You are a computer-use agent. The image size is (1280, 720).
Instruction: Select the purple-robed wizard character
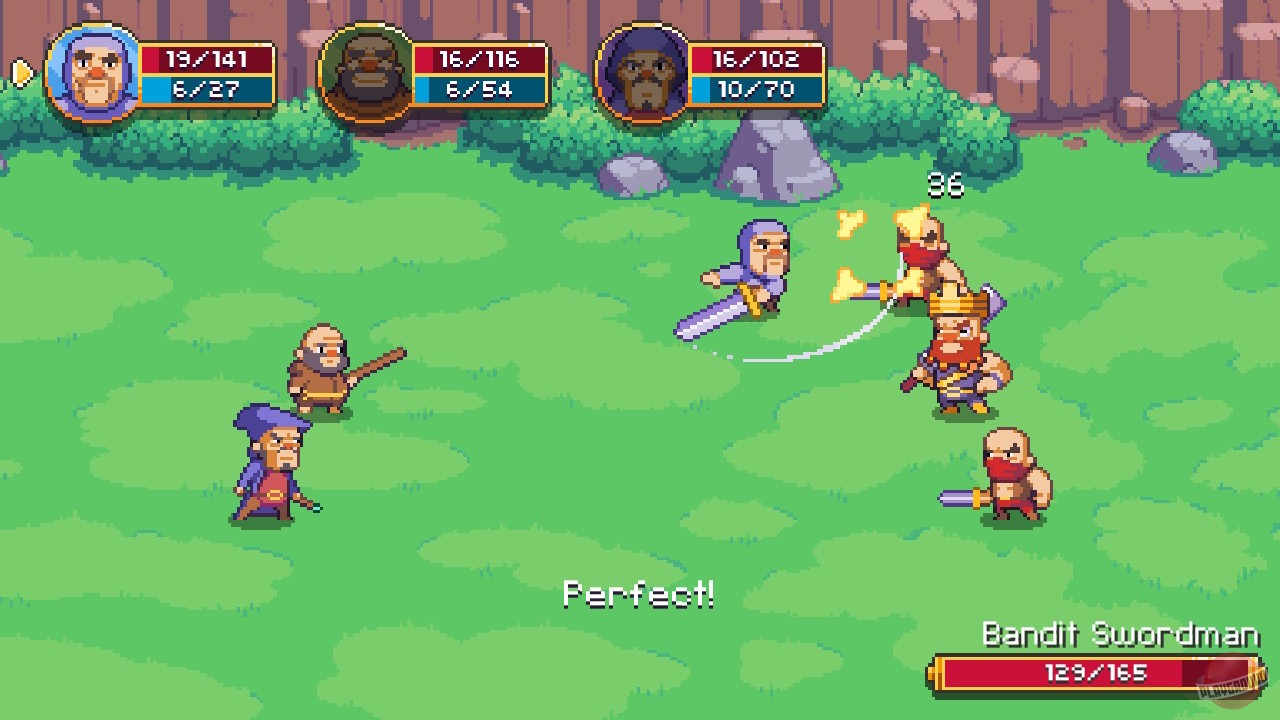[x=270, y=470]
